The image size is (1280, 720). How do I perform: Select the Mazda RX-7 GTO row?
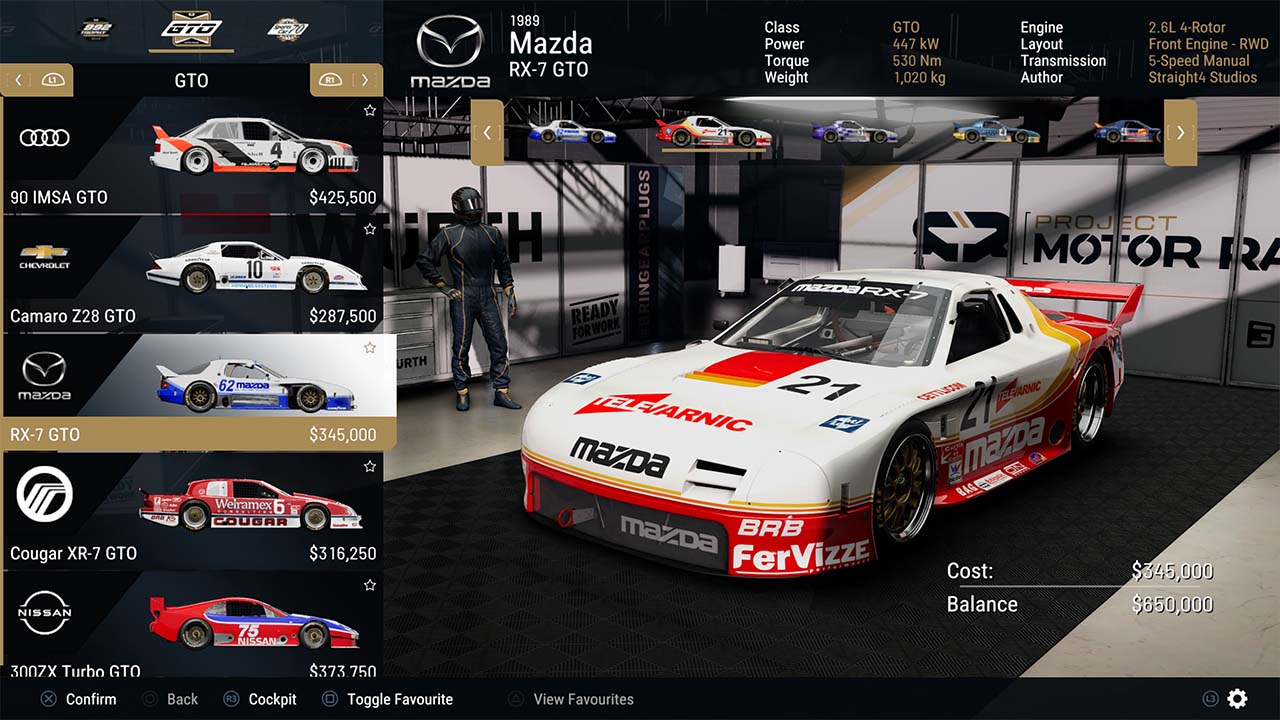pos(192,392)
